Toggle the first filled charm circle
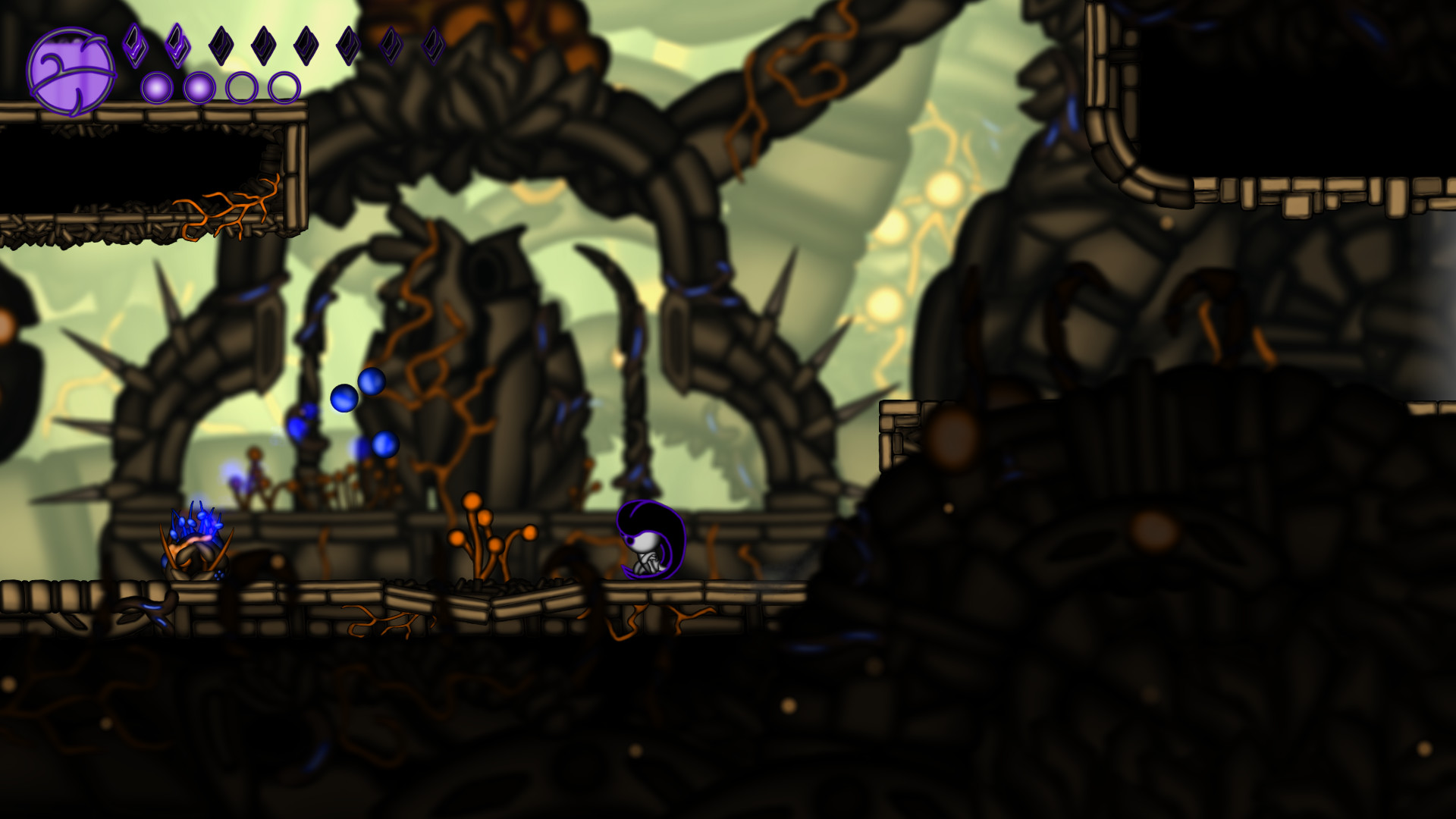Image resolution: width=1456 pixels, height=819 pixels. [x=156, y=86]
